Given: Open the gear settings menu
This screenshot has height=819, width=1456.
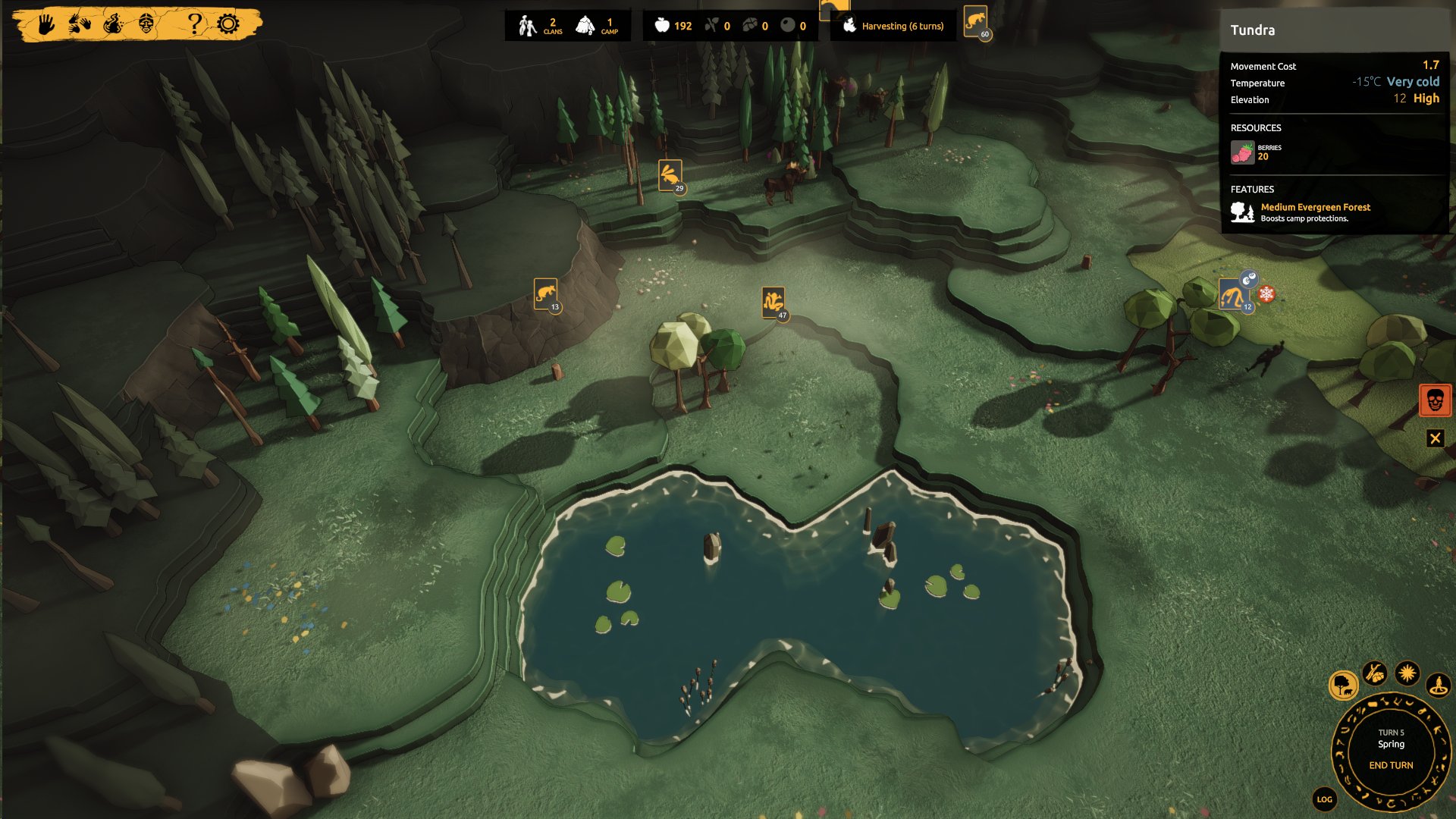Looking at the screenshot, I should pos(228,24).
